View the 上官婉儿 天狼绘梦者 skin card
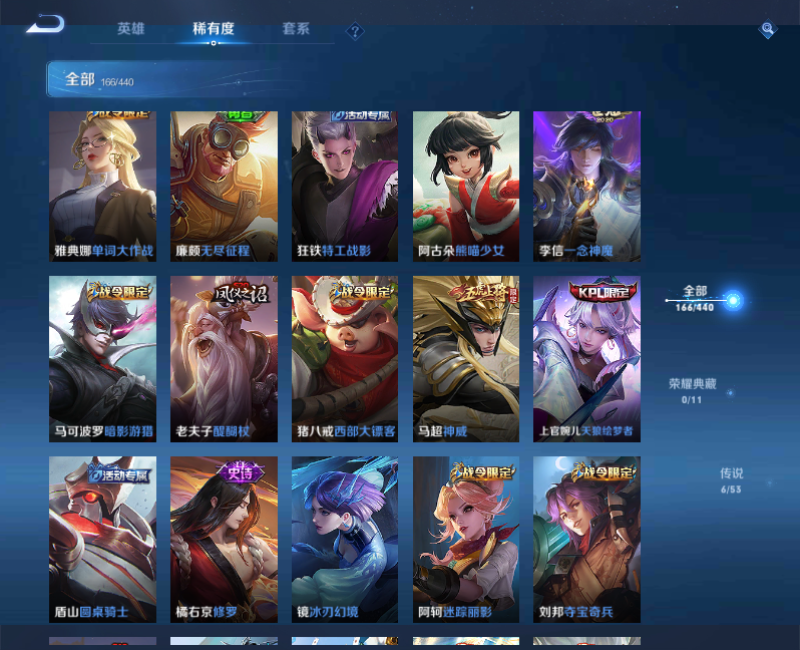This screenshot has height=650, width=800. pos(587,359)
